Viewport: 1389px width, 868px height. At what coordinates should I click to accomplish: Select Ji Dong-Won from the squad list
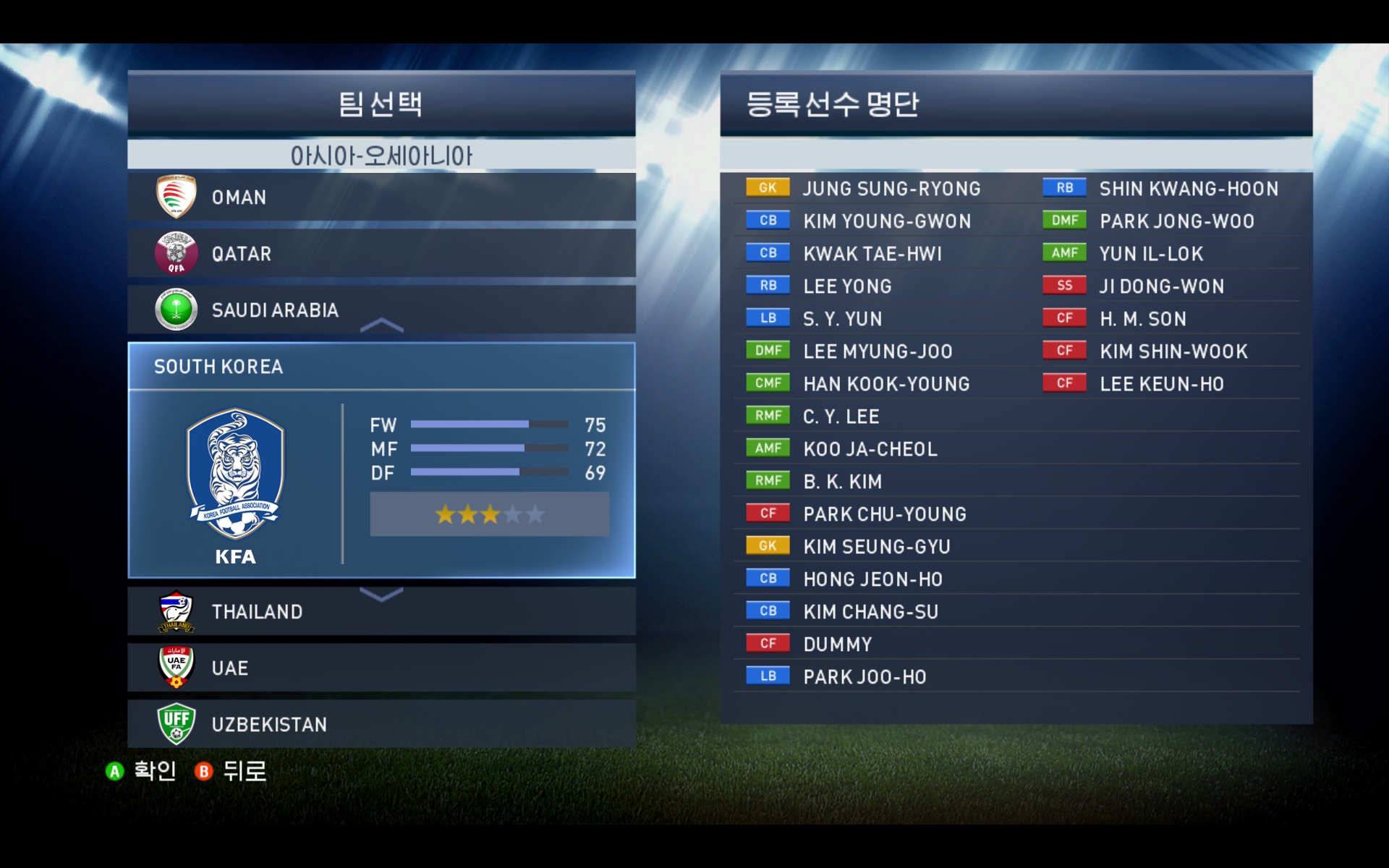[x=1161, y=286]
